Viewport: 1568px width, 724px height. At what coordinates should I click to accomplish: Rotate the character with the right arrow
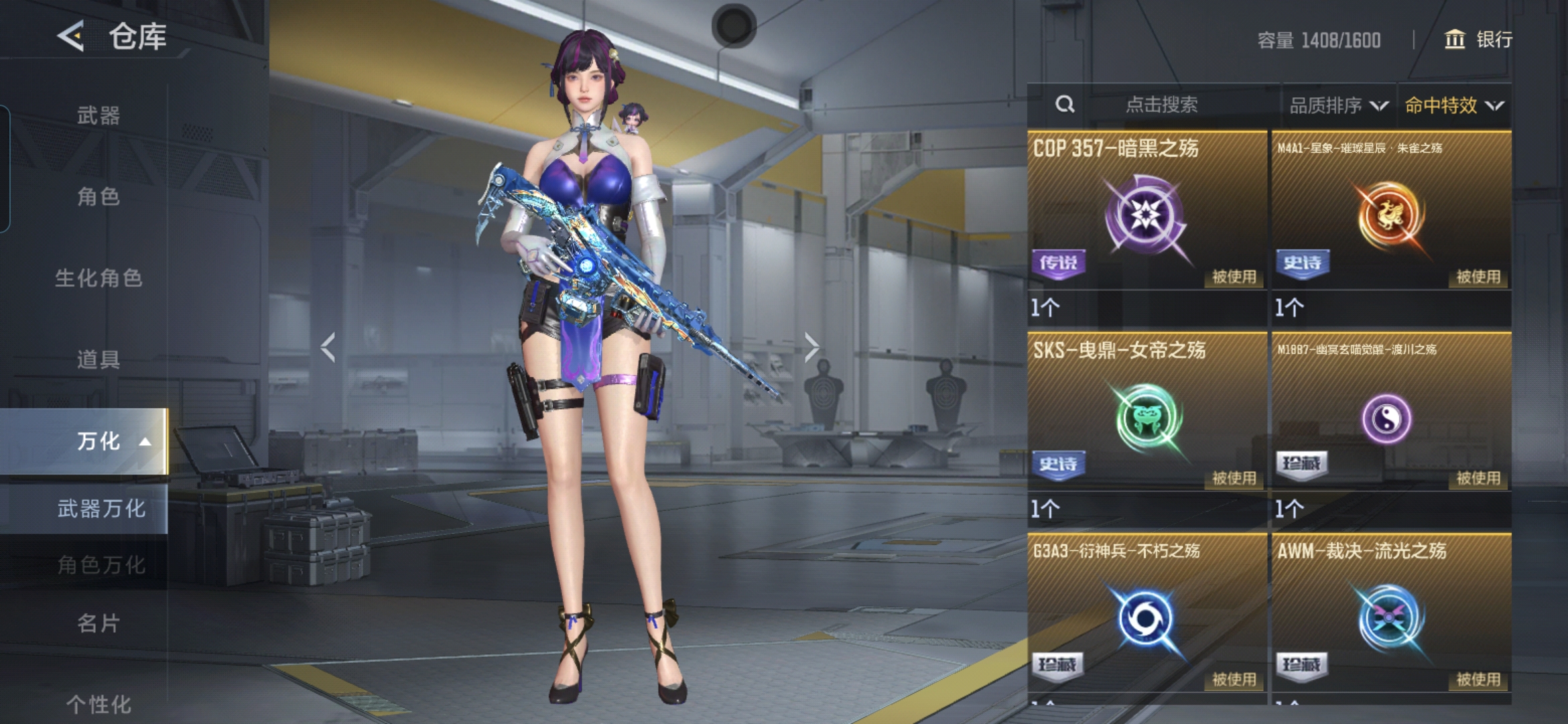point(811,347)
